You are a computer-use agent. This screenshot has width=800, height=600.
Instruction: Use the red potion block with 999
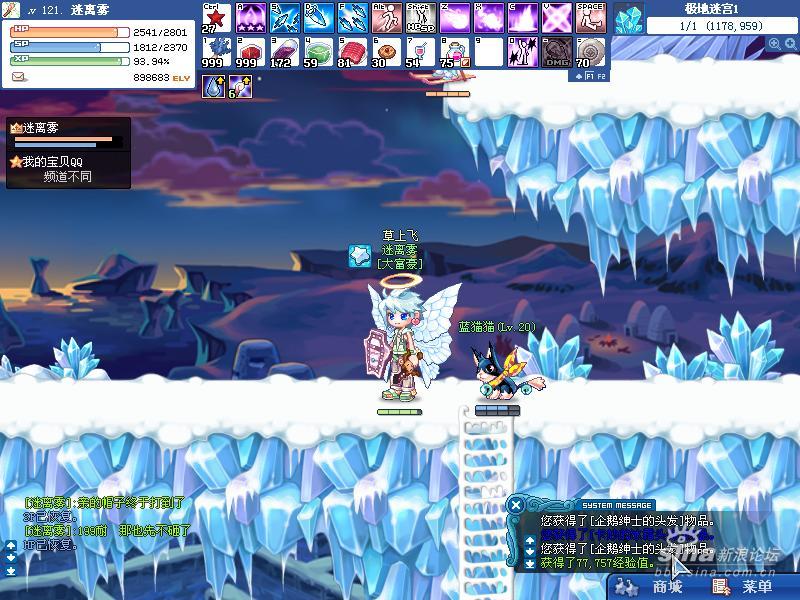tap(250, 51)
